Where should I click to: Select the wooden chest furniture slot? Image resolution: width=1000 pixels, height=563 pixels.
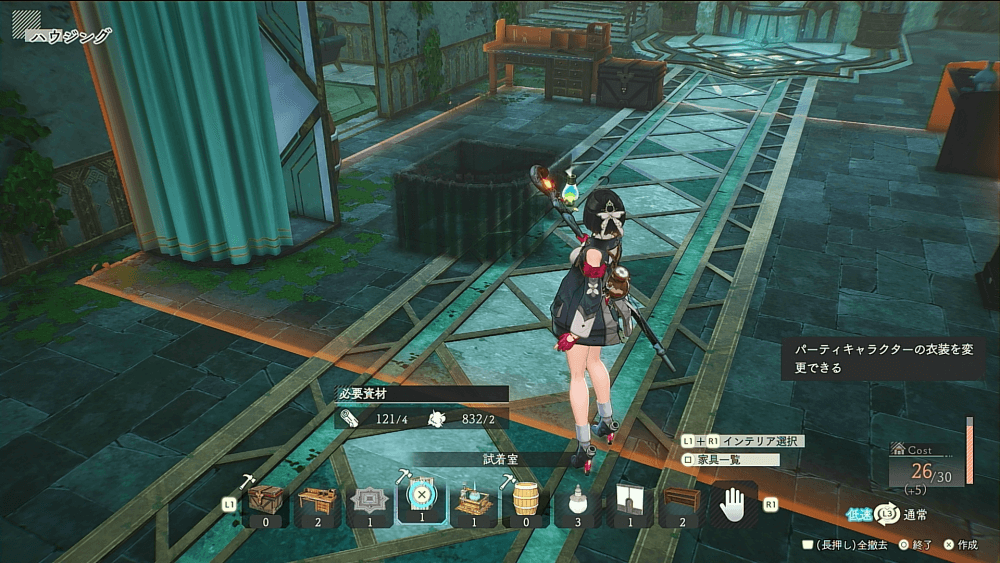(265, 501)
